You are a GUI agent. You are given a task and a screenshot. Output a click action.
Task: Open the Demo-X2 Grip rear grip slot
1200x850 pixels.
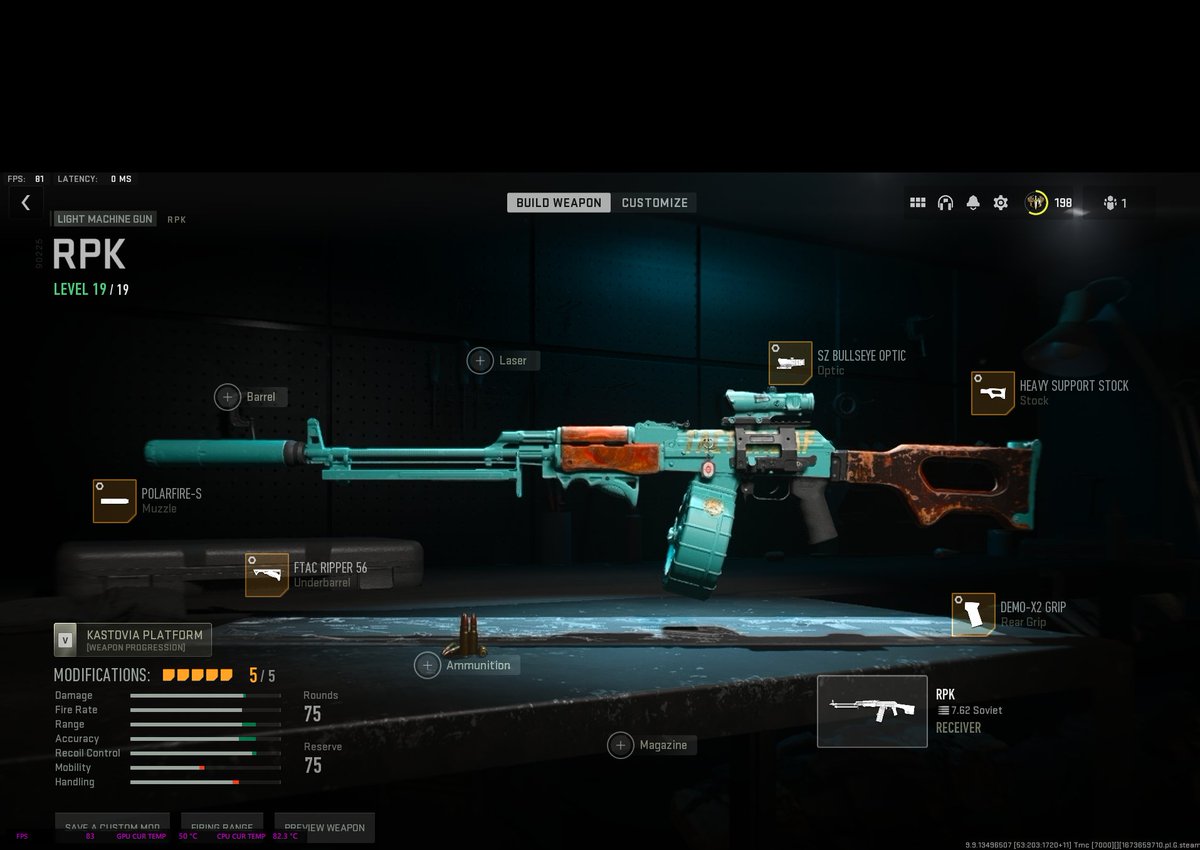pos(973,614)
